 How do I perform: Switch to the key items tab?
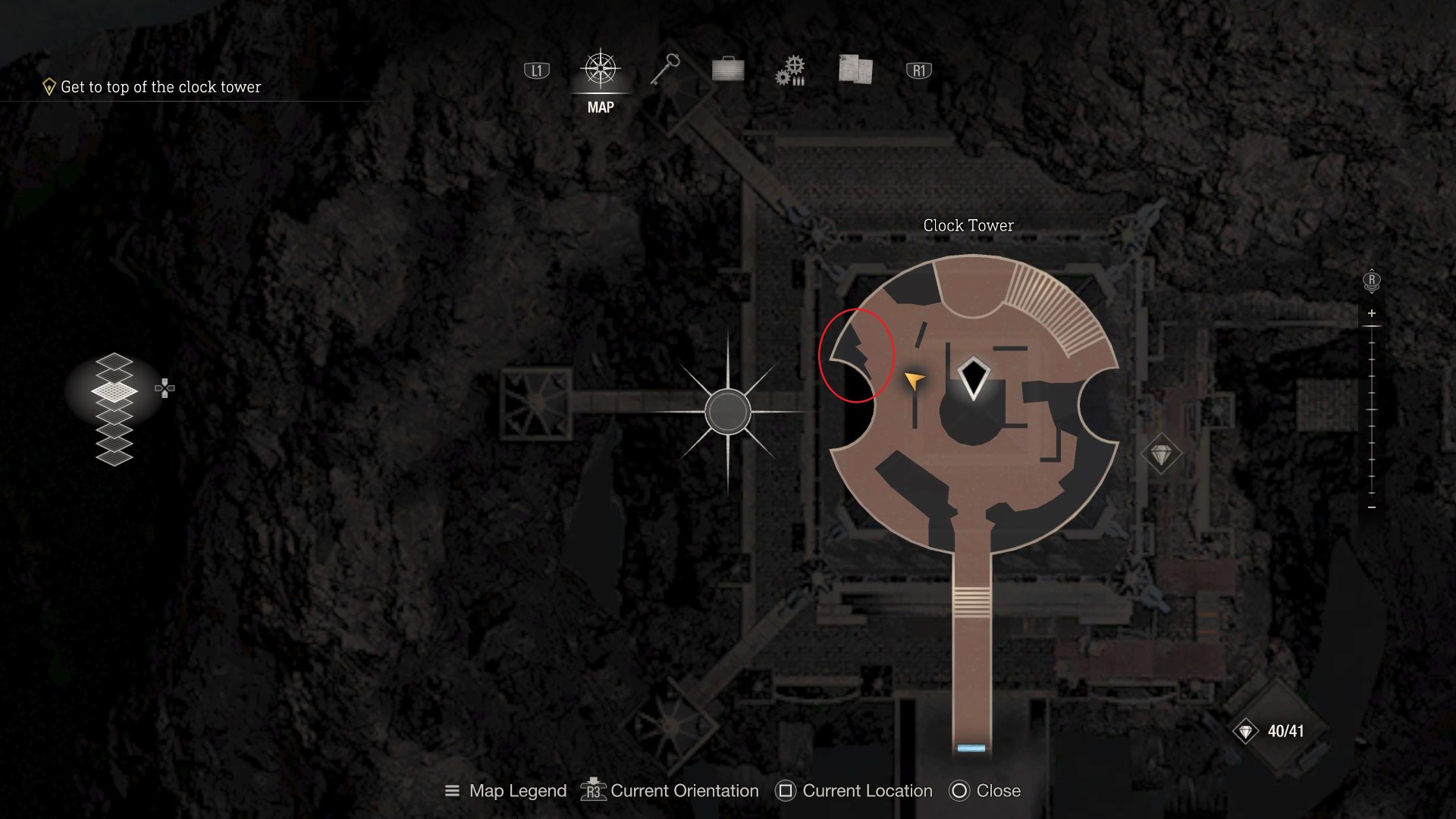pos(665,70)
